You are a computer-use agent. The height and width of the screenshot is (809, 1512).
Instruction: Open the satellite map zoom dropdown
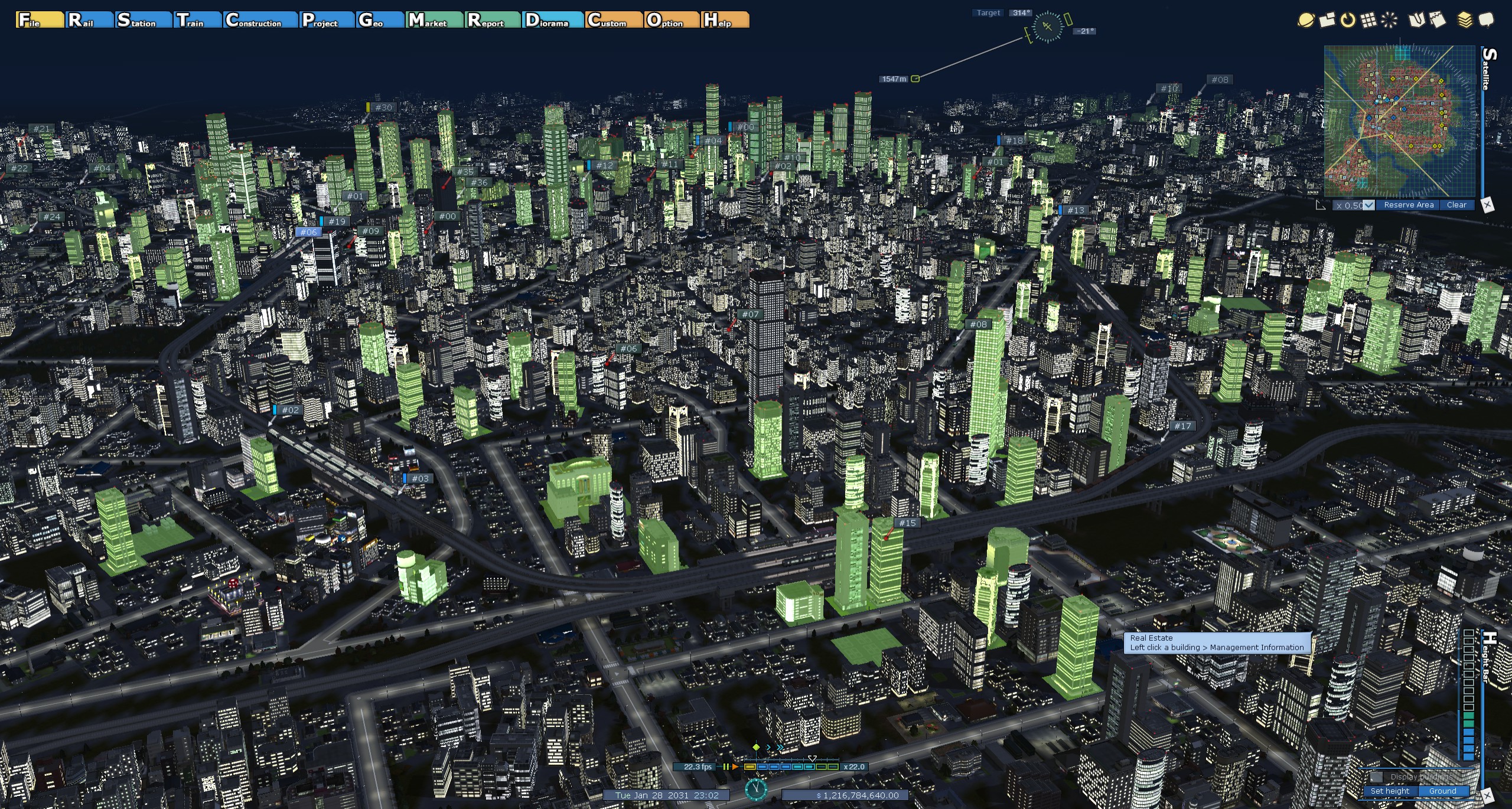click(1368, 205)
